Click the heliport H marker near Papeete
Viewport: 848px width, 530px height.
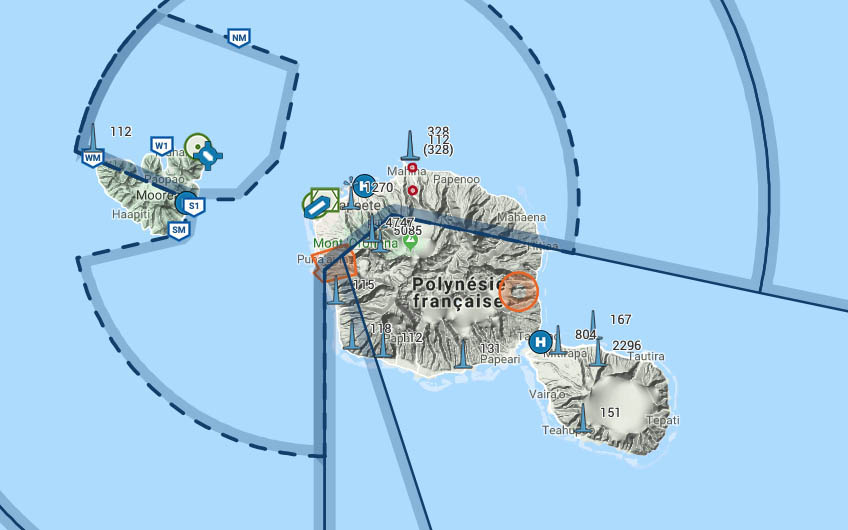click(366, 186)
